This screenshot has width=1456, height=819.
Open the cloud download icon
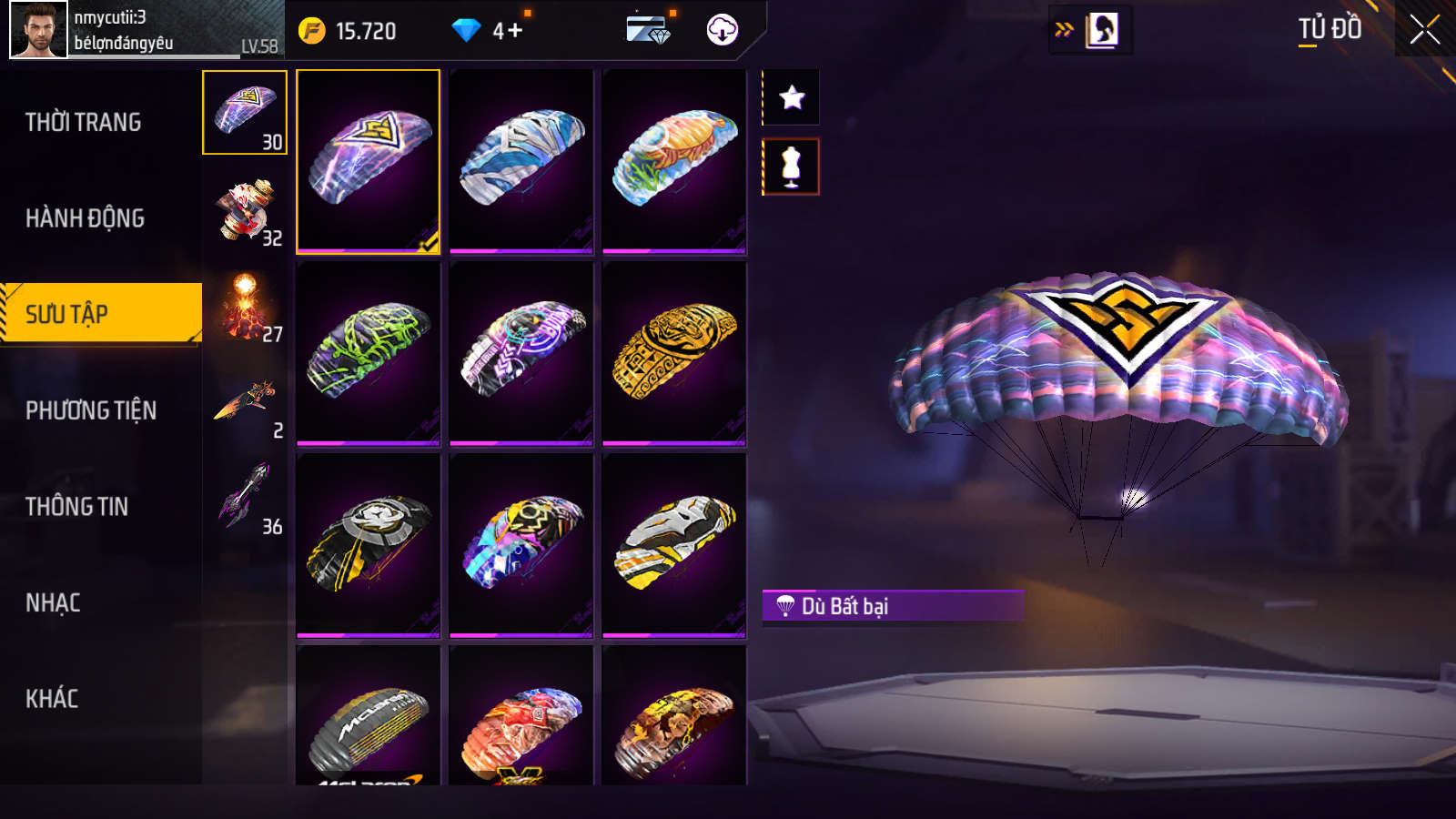coord(723,30)
